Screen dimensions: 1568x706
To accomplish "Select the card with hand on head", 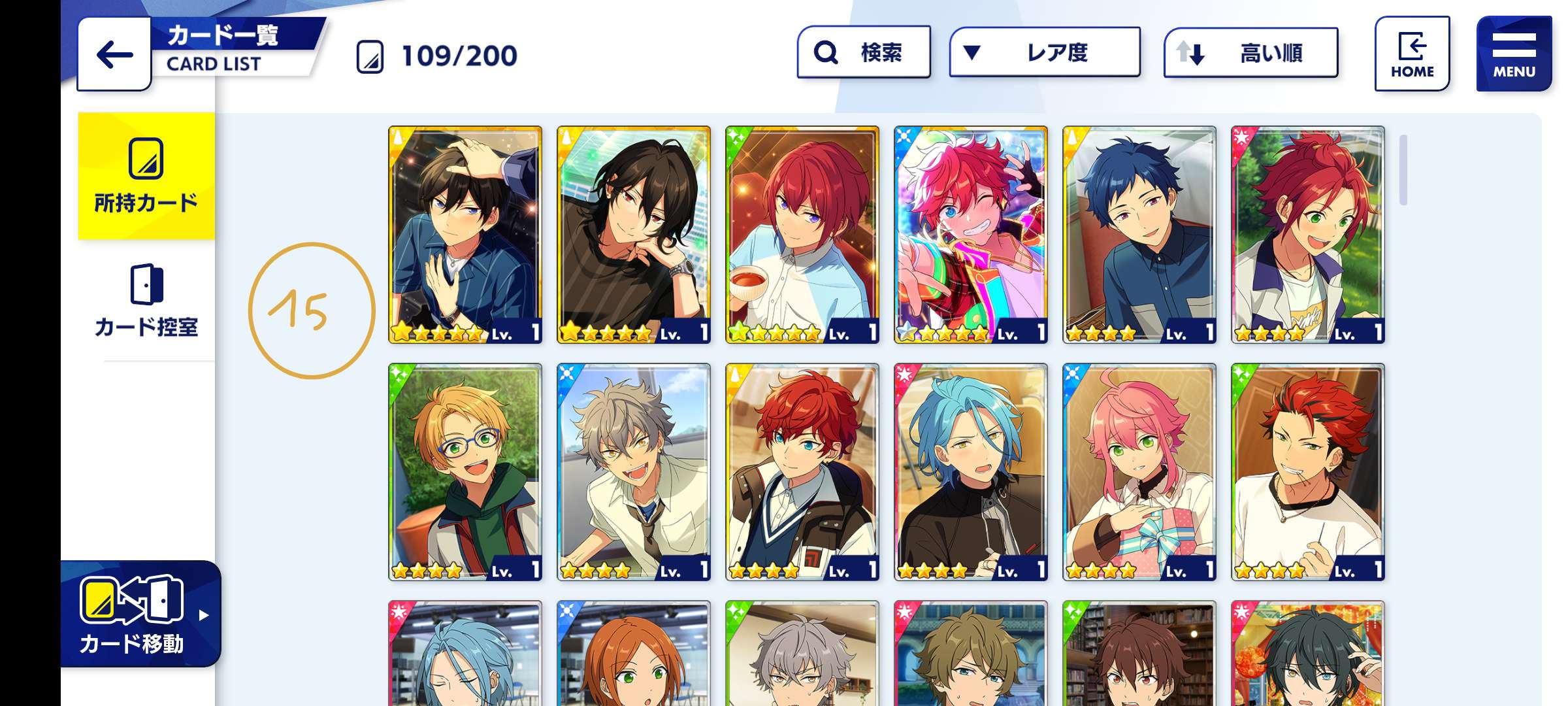I will point(465,235).
